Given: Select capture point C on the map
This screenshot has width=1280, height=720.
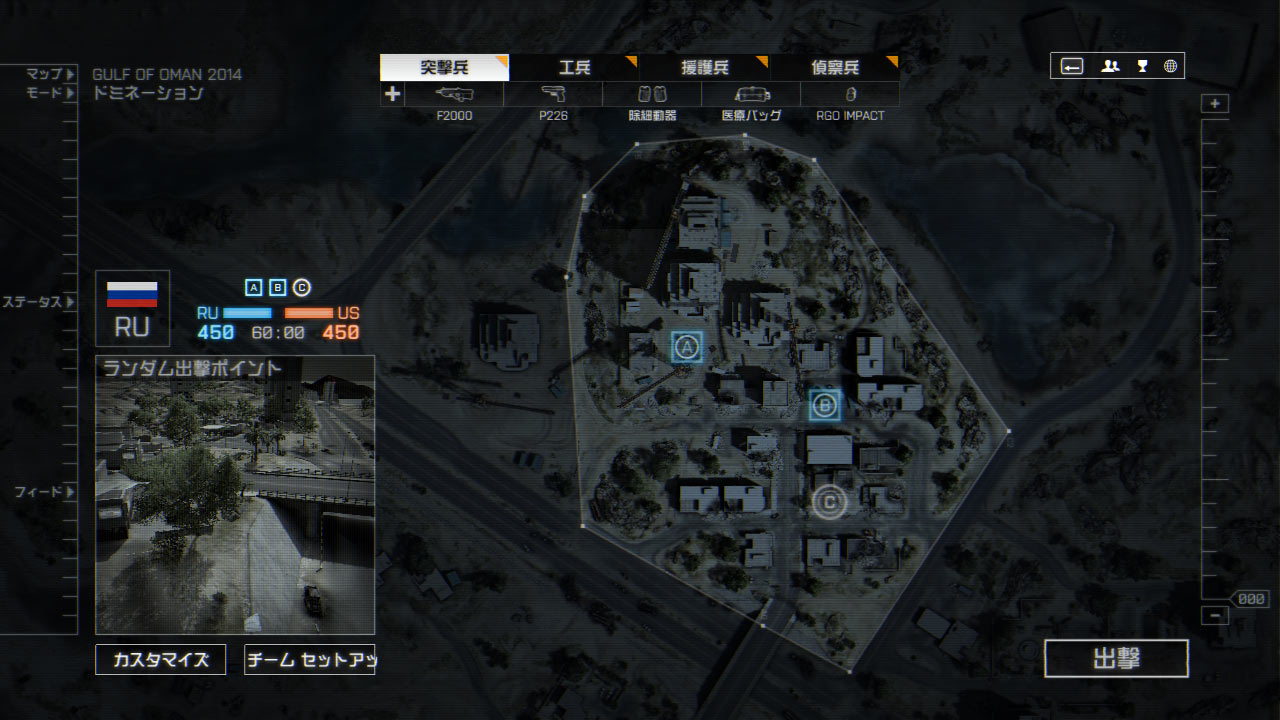Looking at the screenshot, I should [829, 501].
